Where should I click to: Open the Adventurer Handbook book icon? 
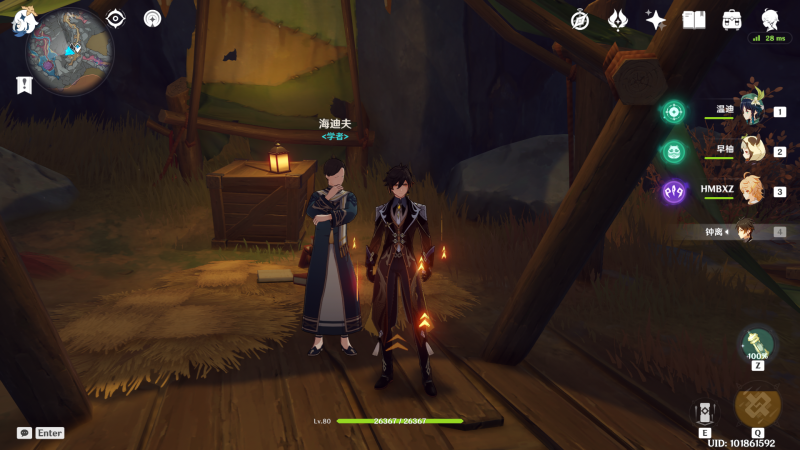(x=694, y=20)
